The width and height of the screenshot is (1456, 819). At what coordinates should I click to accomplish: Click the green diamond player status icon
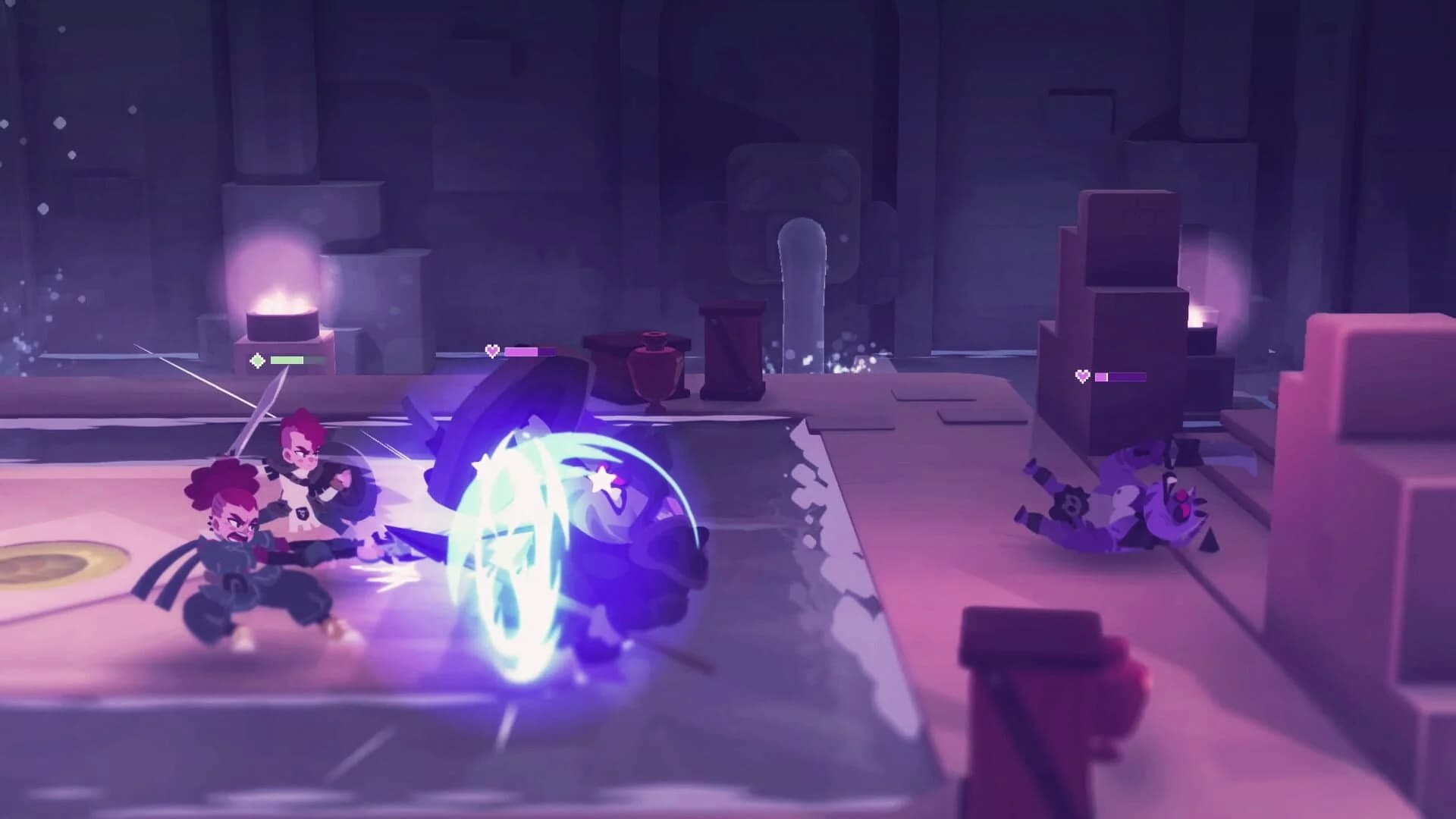[256, 360]
